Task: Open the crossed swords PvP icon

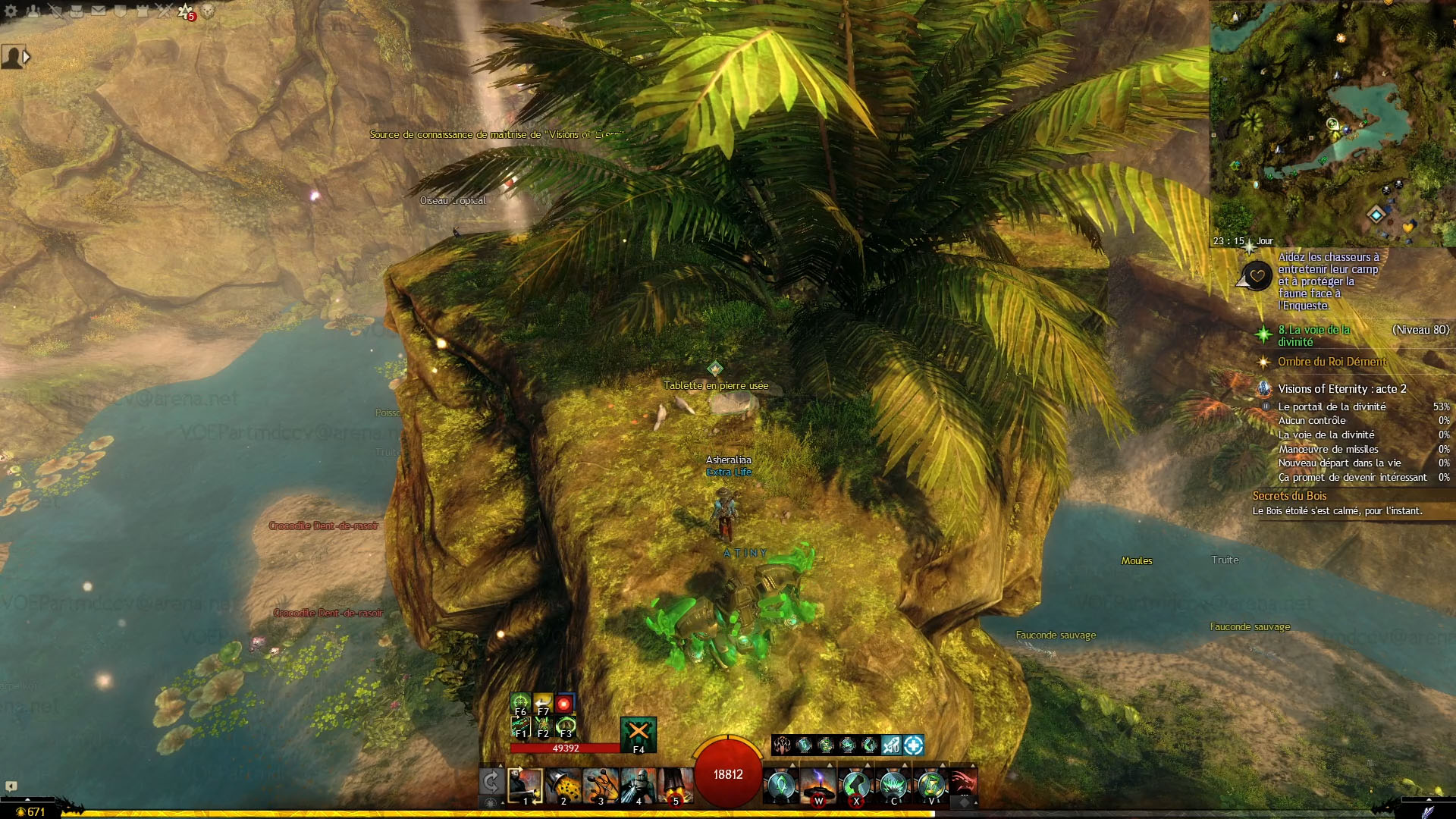Action: pos(164,11)
